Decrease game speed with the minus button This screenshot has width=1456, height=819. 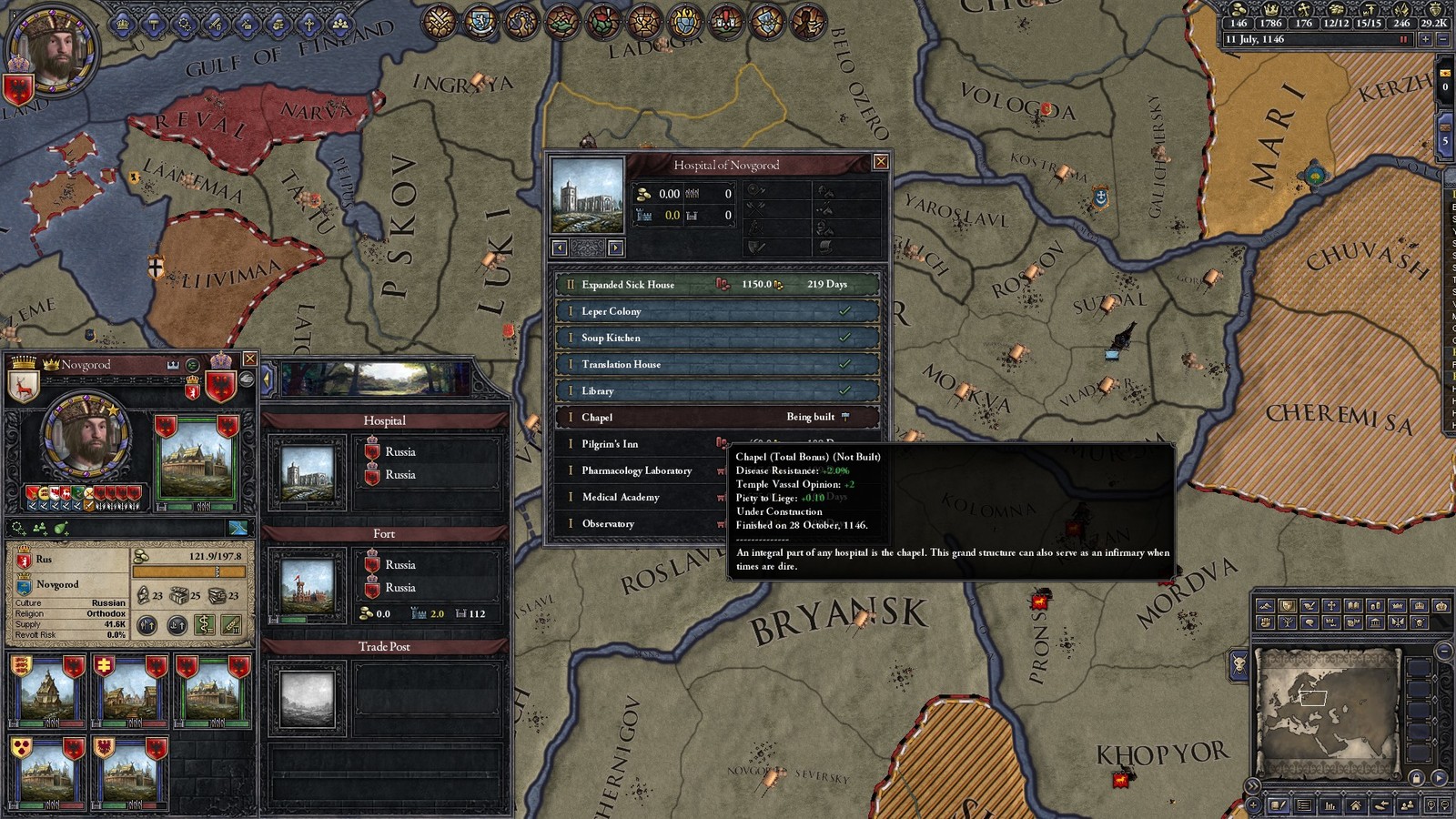tap(1441, 40)
